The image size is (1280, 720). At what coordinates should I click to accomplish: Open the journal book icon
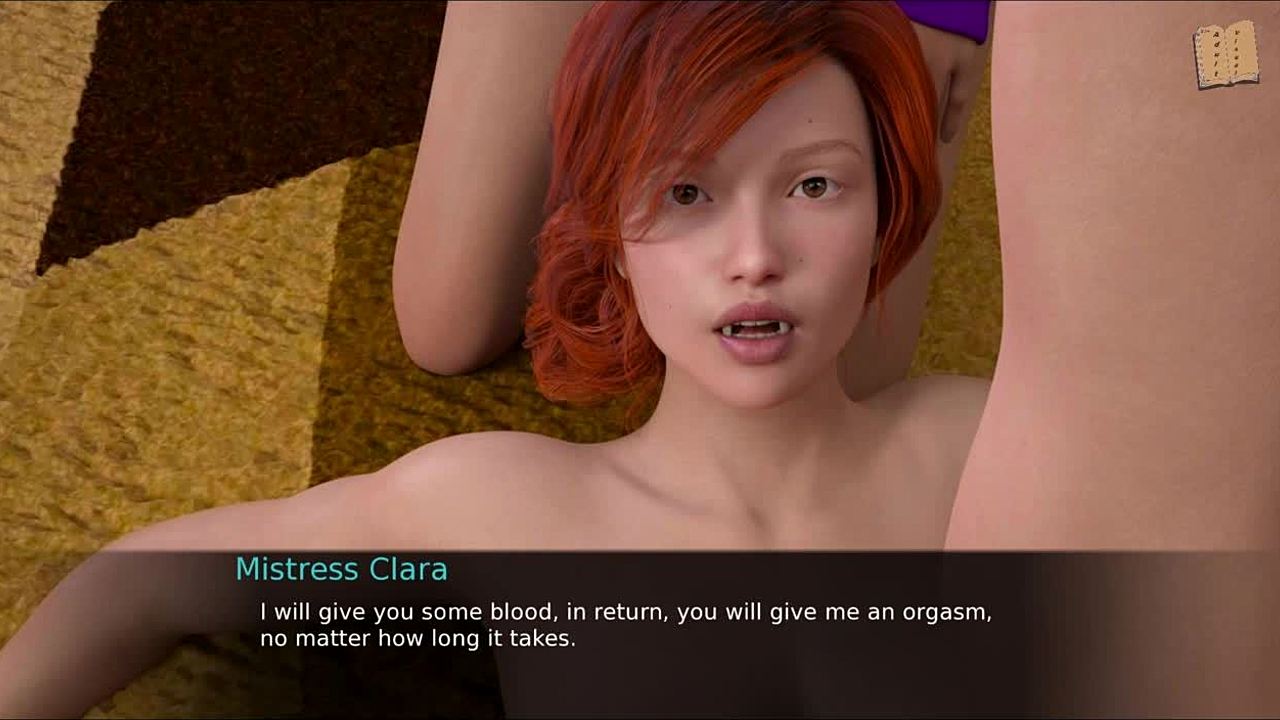(1225, 54)
